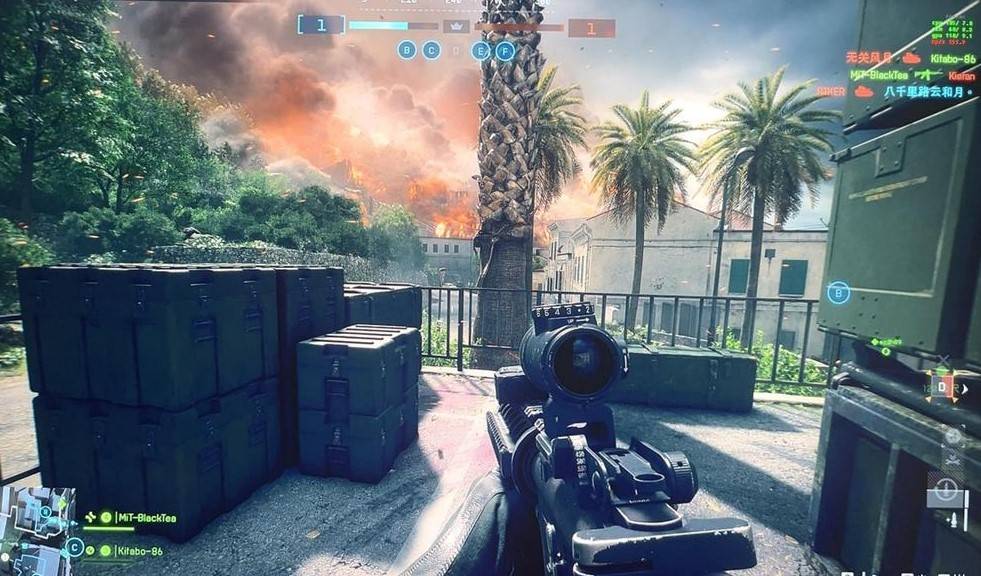Image resolution: width=981 pixels, height=576 pixels.
Task: Click the contested objective D world marker
Action: [940, 386]
